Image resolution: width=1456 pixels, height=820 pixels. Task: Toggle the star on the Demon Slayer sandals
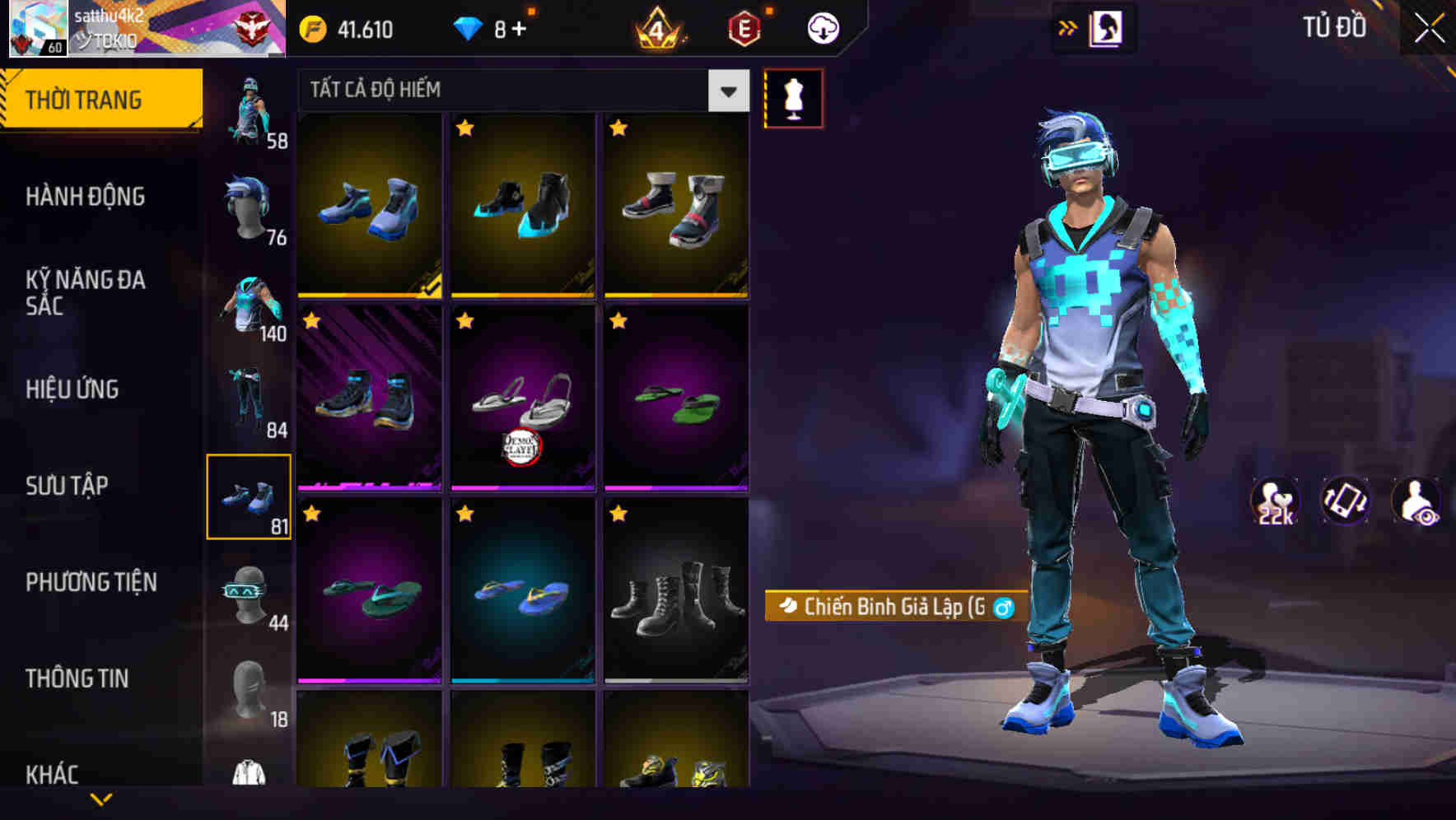465,321
